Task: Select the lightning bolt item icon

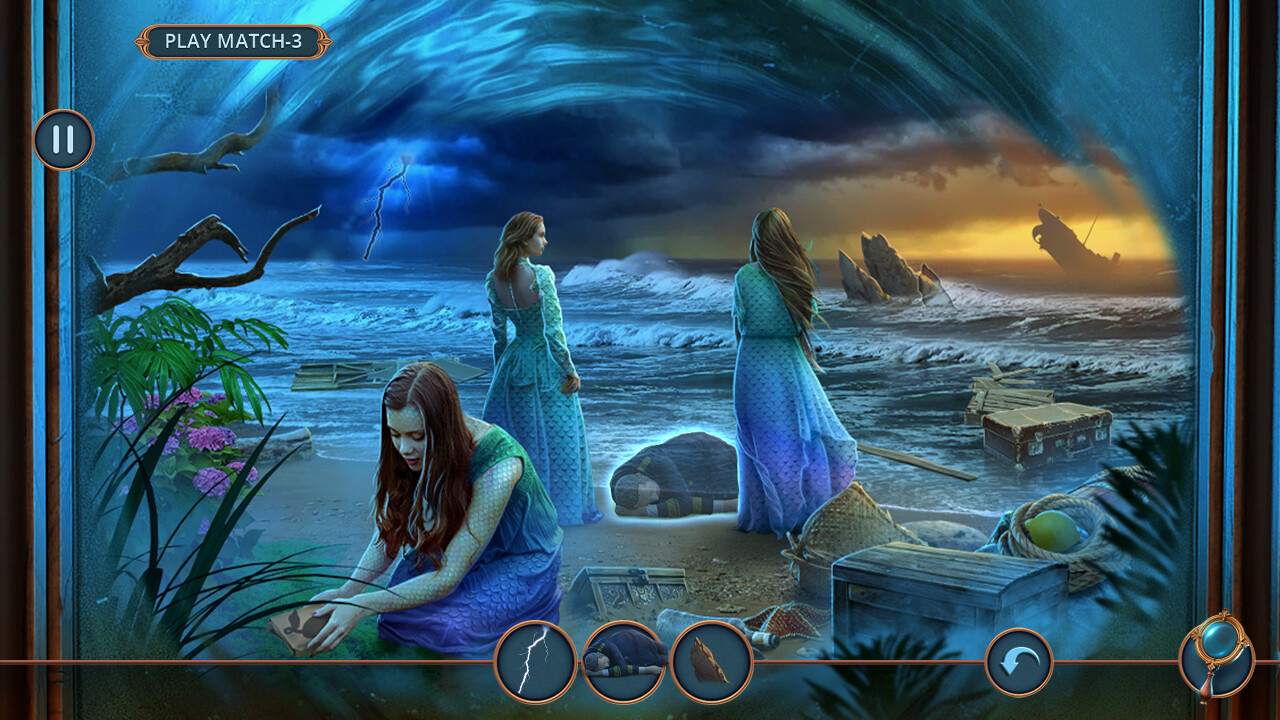Action: pyautogui.click(x=535, y=662)
